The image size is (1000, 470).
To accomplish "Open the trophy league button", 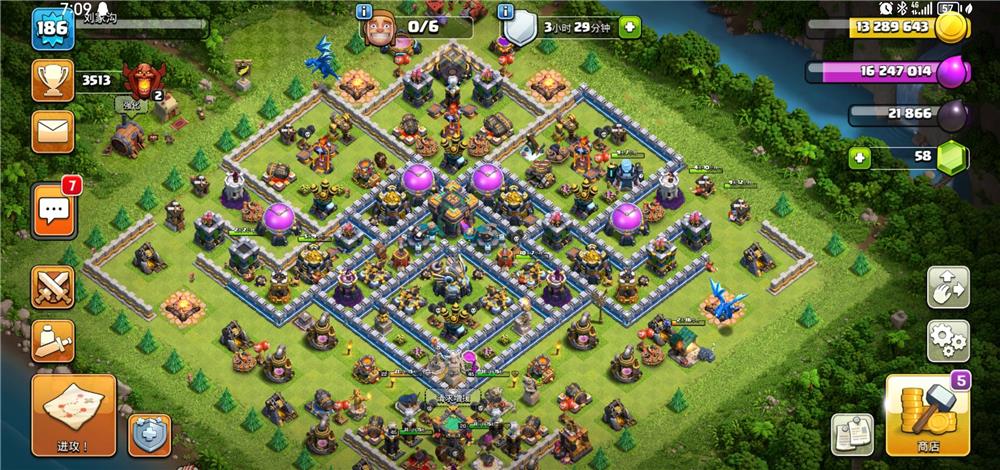I will pos(52,80).
